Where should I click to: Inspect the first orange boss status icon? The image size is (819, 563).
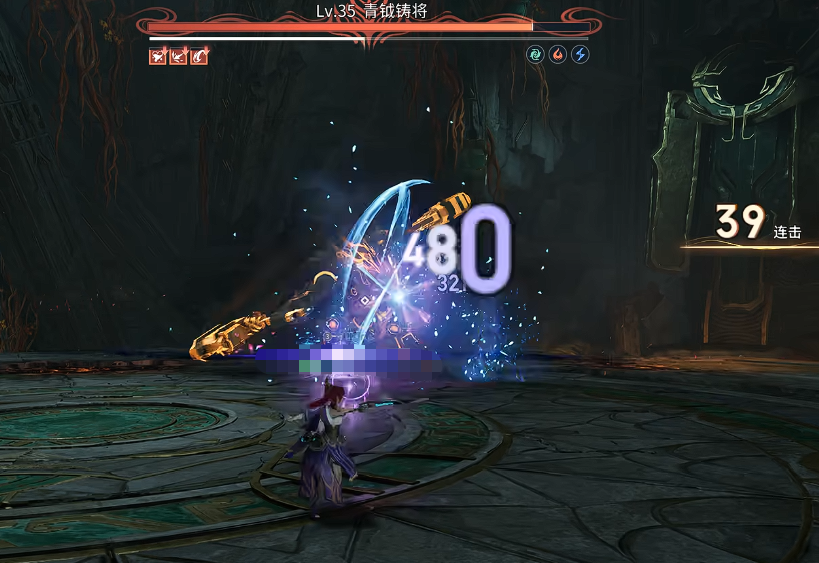(x=158, y=56)
